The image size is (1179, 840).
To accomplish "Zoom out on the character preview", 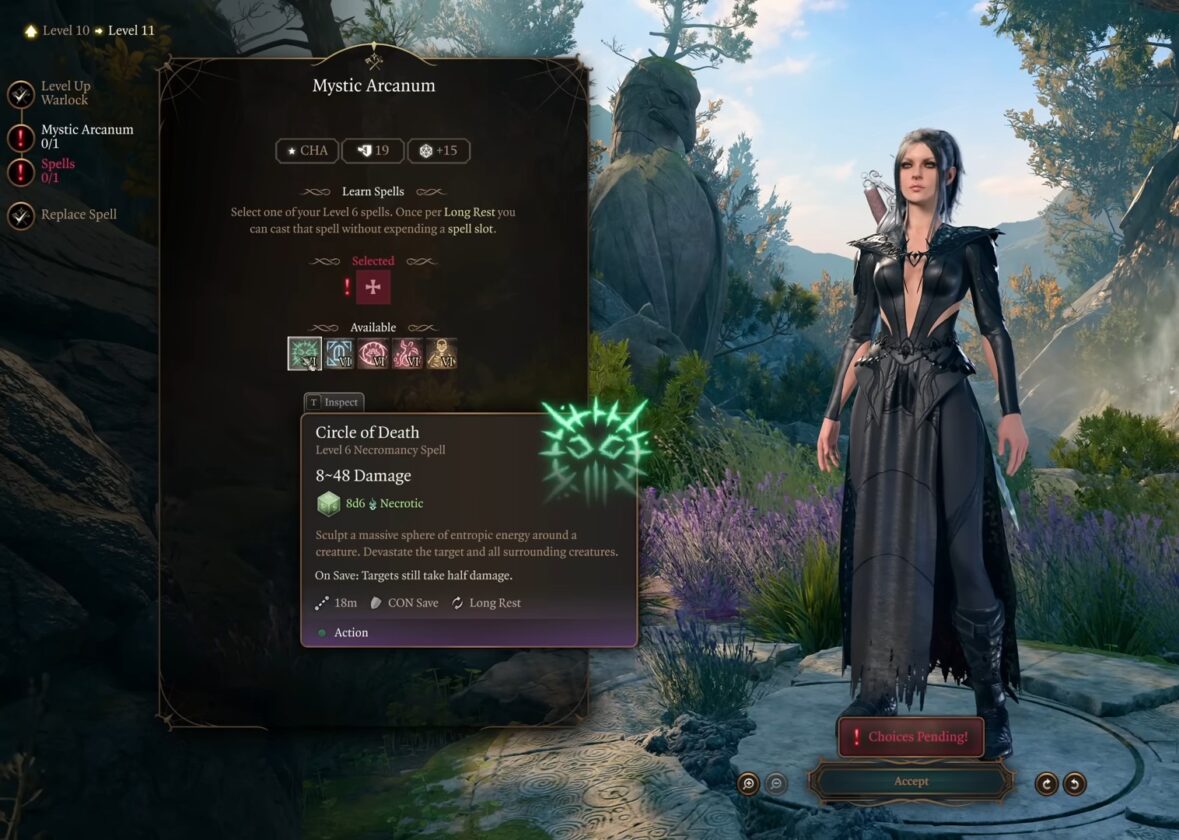I will coord(776,783).
